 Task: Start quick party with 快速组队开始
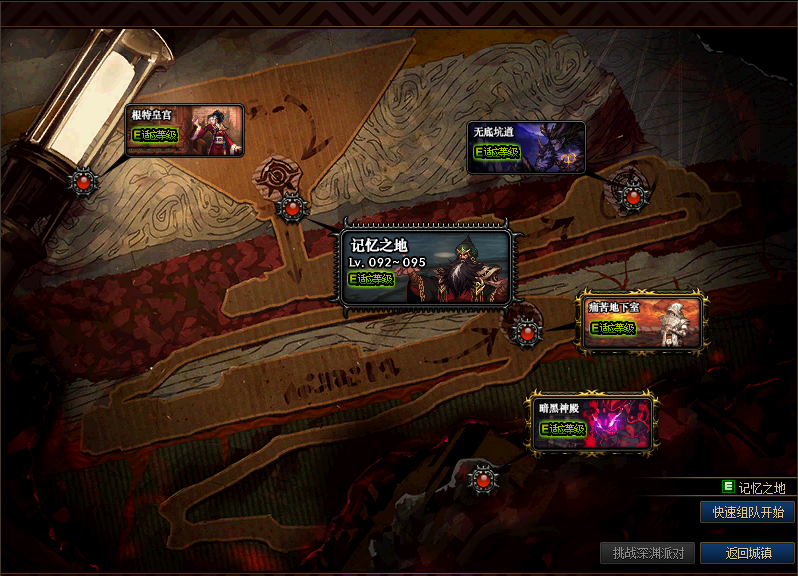tap(747, 512)
